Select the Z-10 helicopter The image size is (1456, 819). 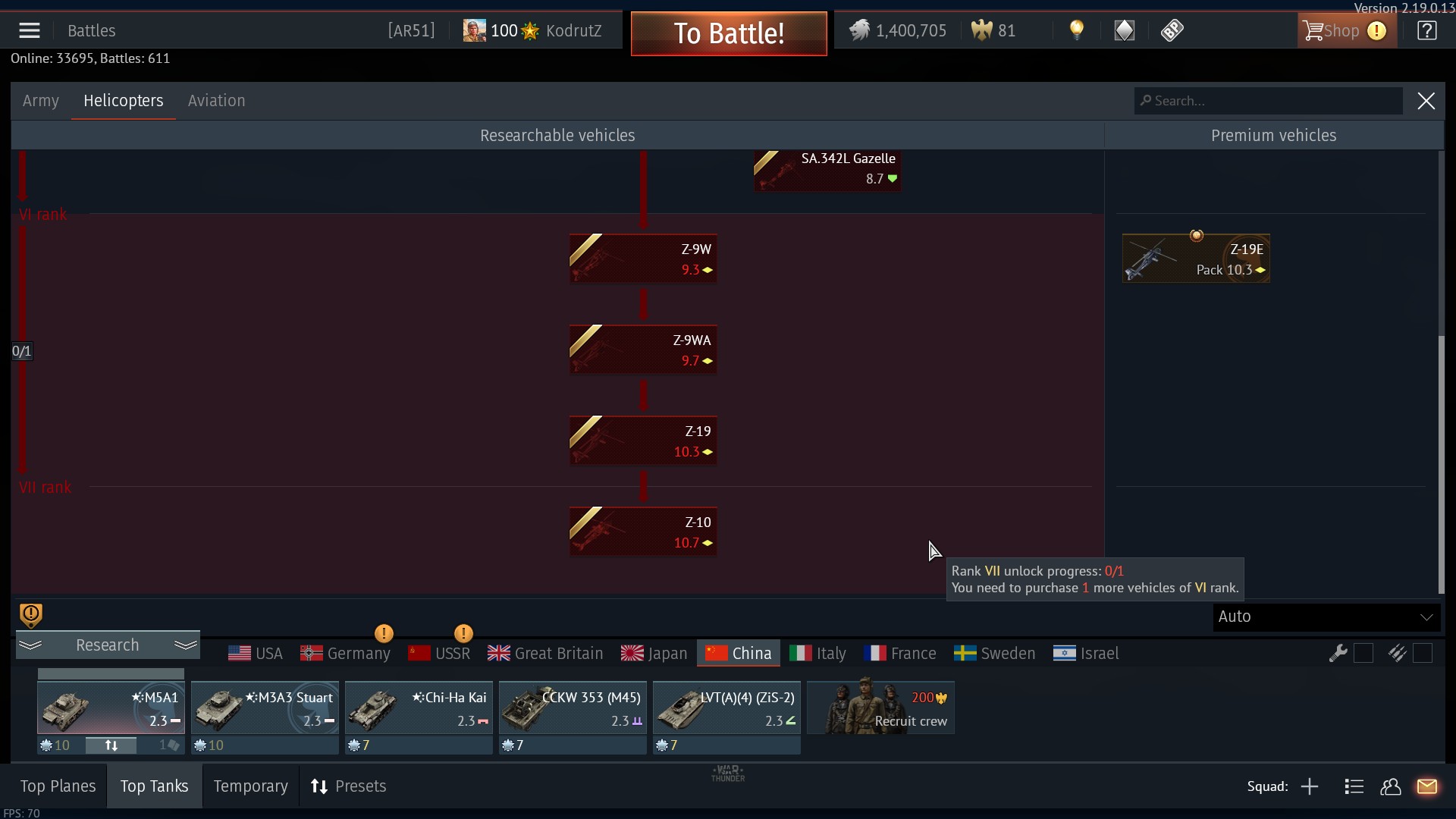(x=643, y=532)
